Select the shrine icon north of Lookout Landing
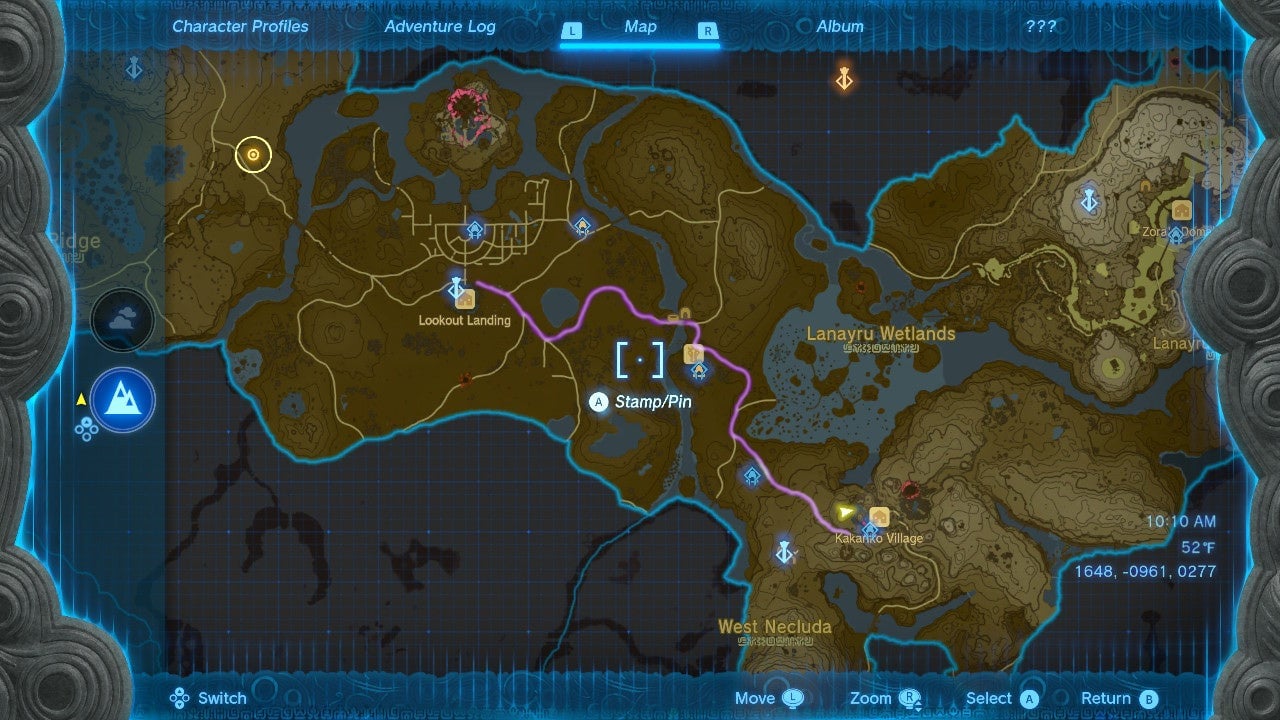The height and width of the screenshot is (720, 1280). click(473, 228)
